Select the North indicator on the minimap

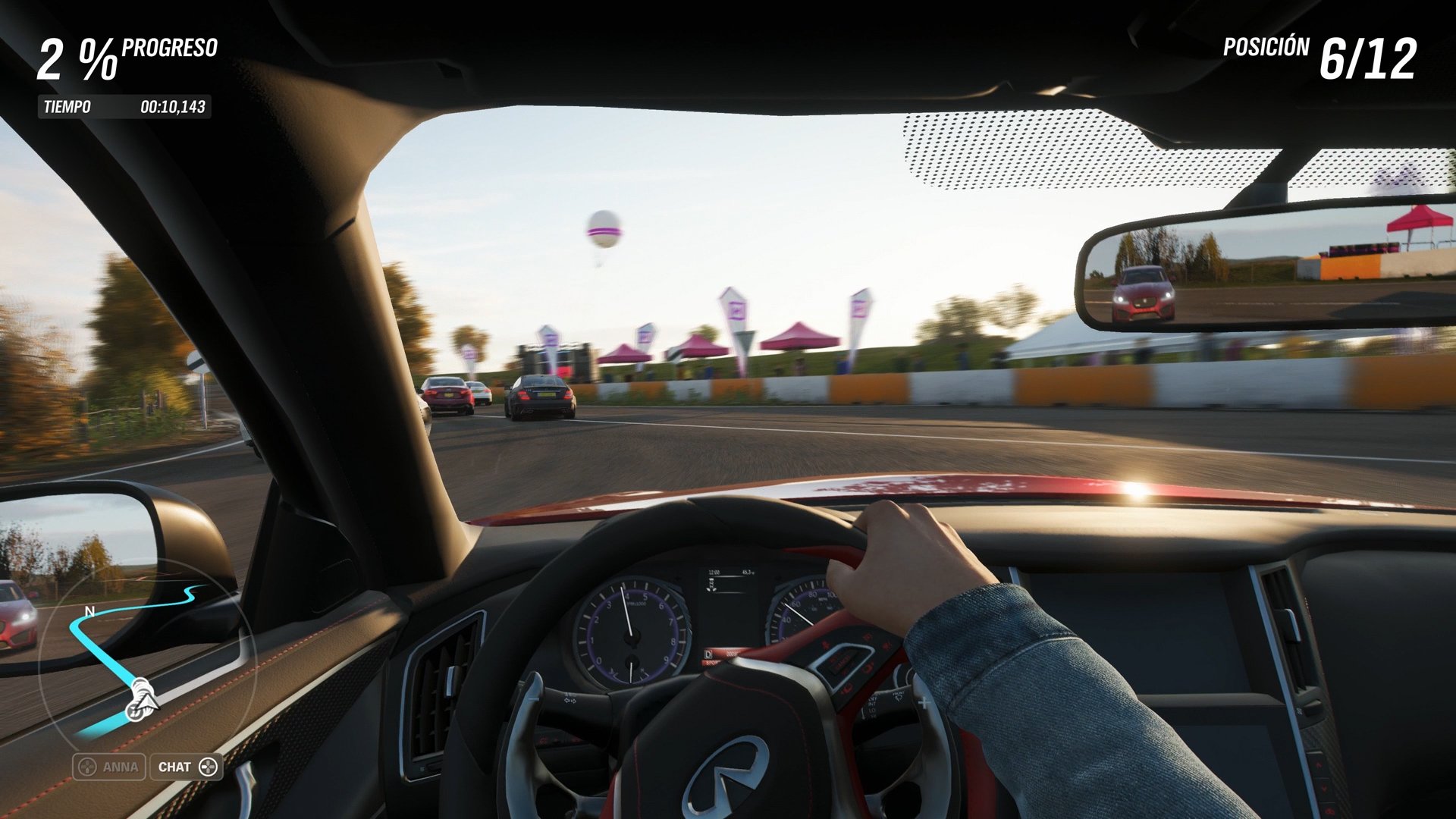[89, 610]
